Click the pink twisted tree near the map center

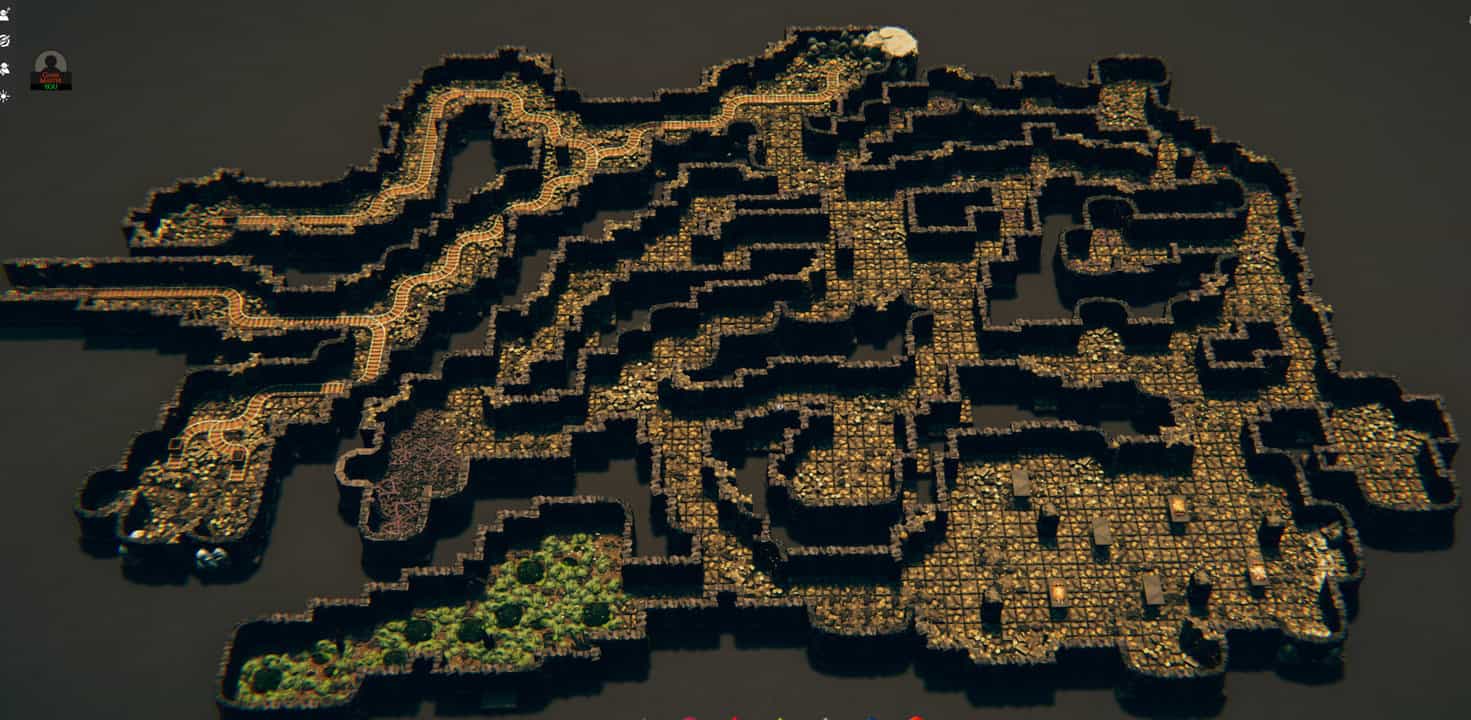coord(420,470)
